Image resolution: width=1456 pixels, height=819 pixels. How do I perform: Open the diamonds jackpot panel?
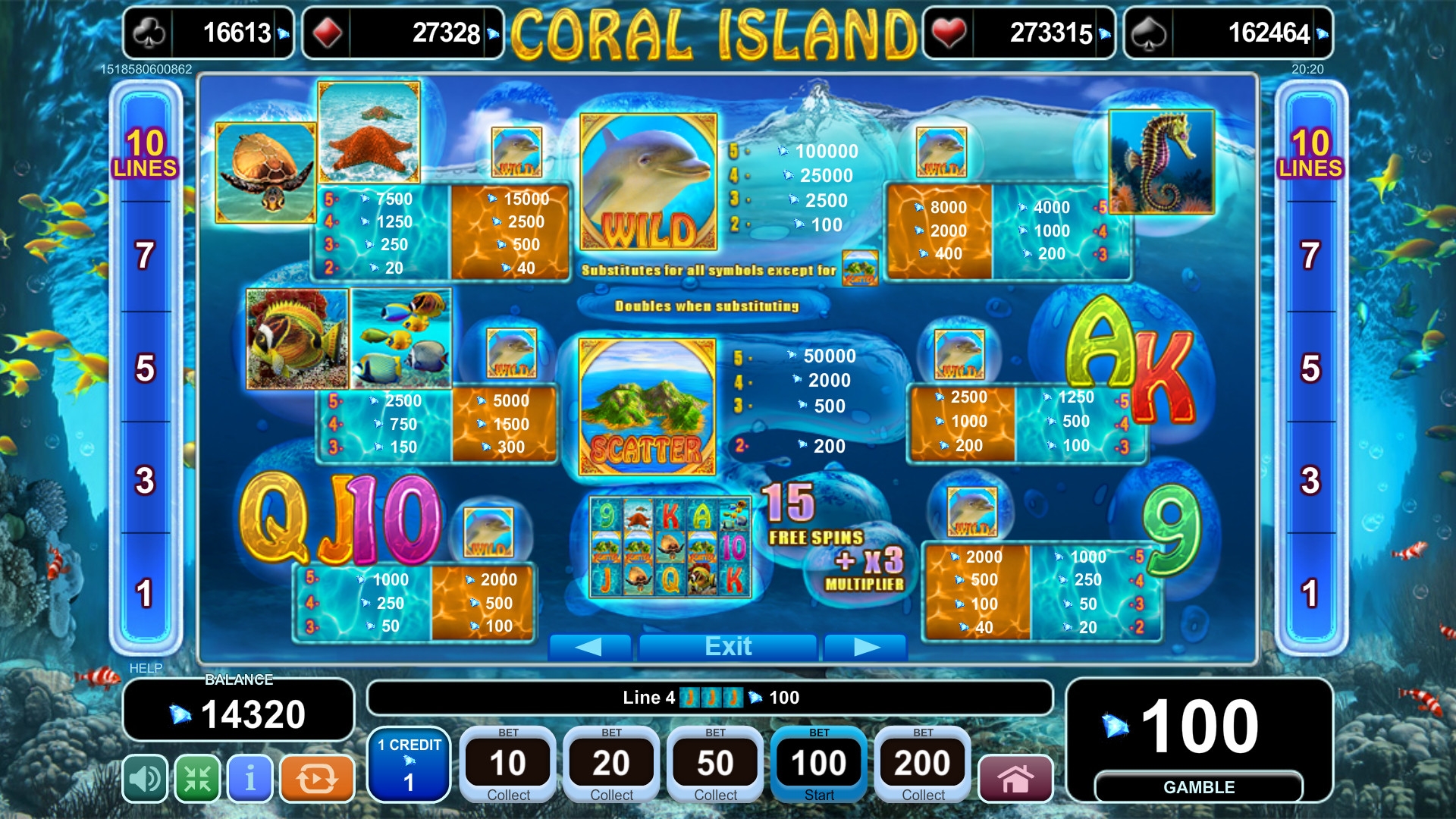click(x=403, y=33)
